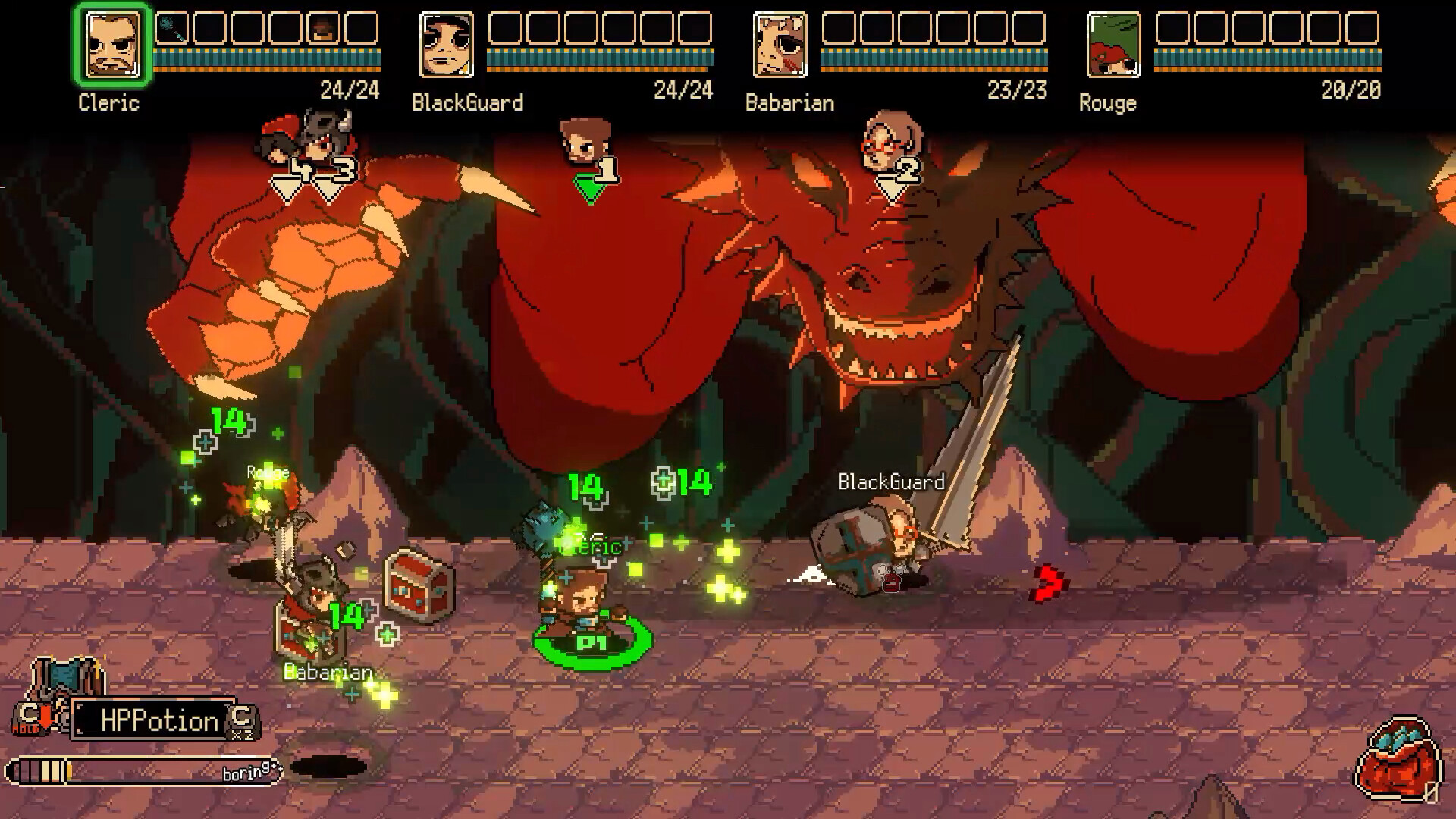
Task: Click the 24/24 health value under Cleric
Action: [352, 89]
